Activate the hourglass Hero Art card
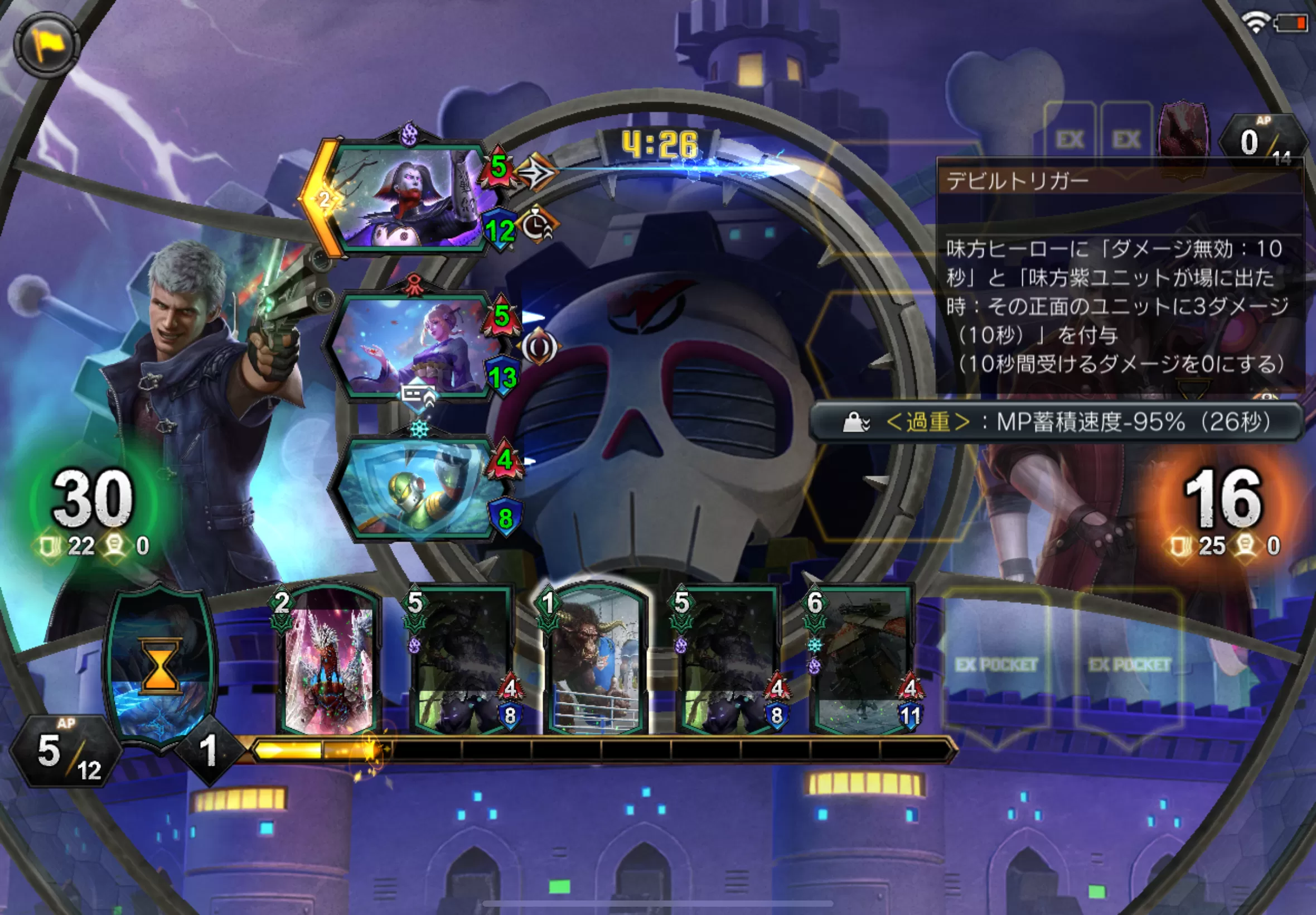 pyautogui.click(x=161, y=665)
